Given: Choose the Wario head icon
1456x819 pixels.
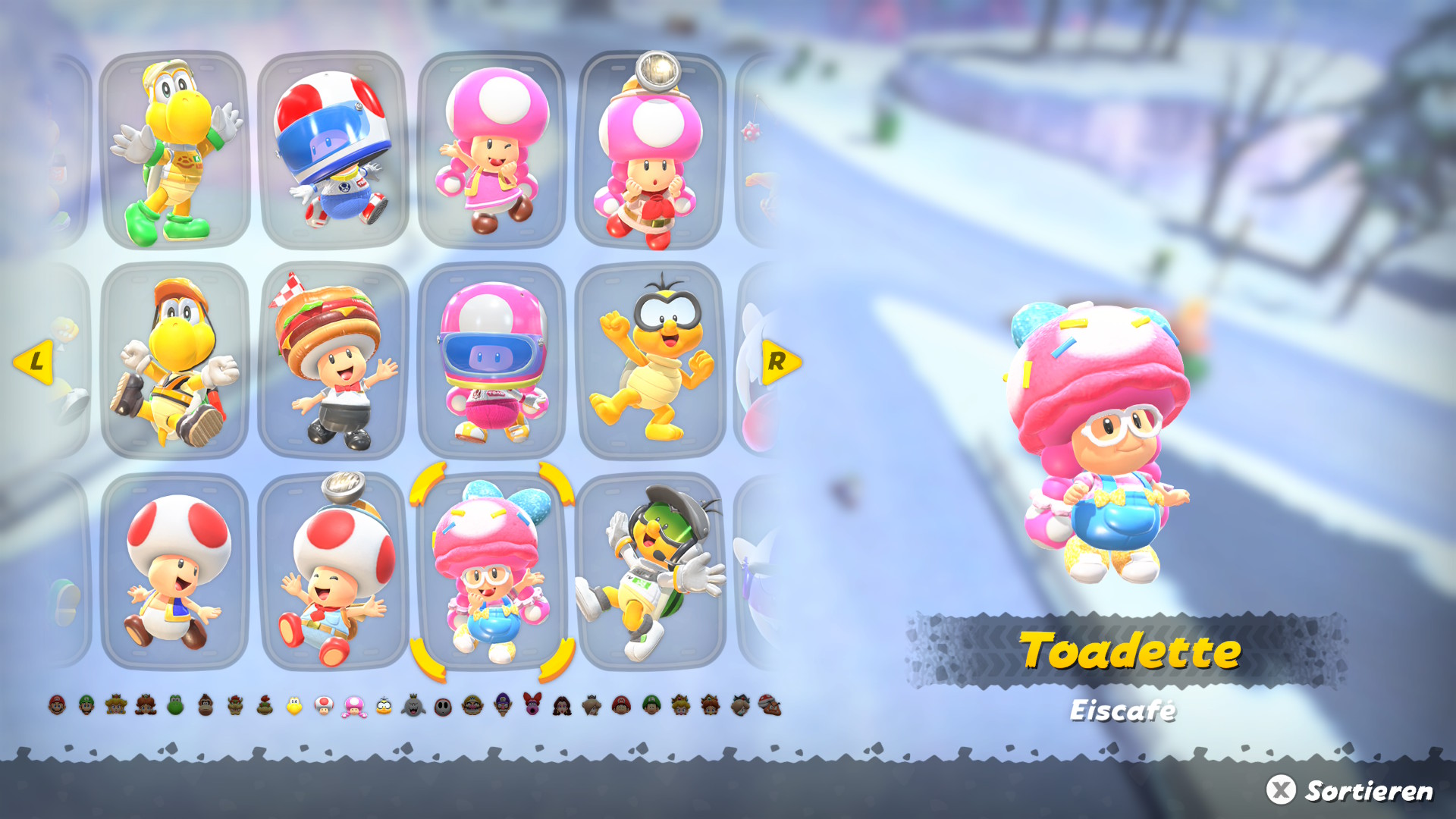Looking at the screenshot, I should point(472,705).
